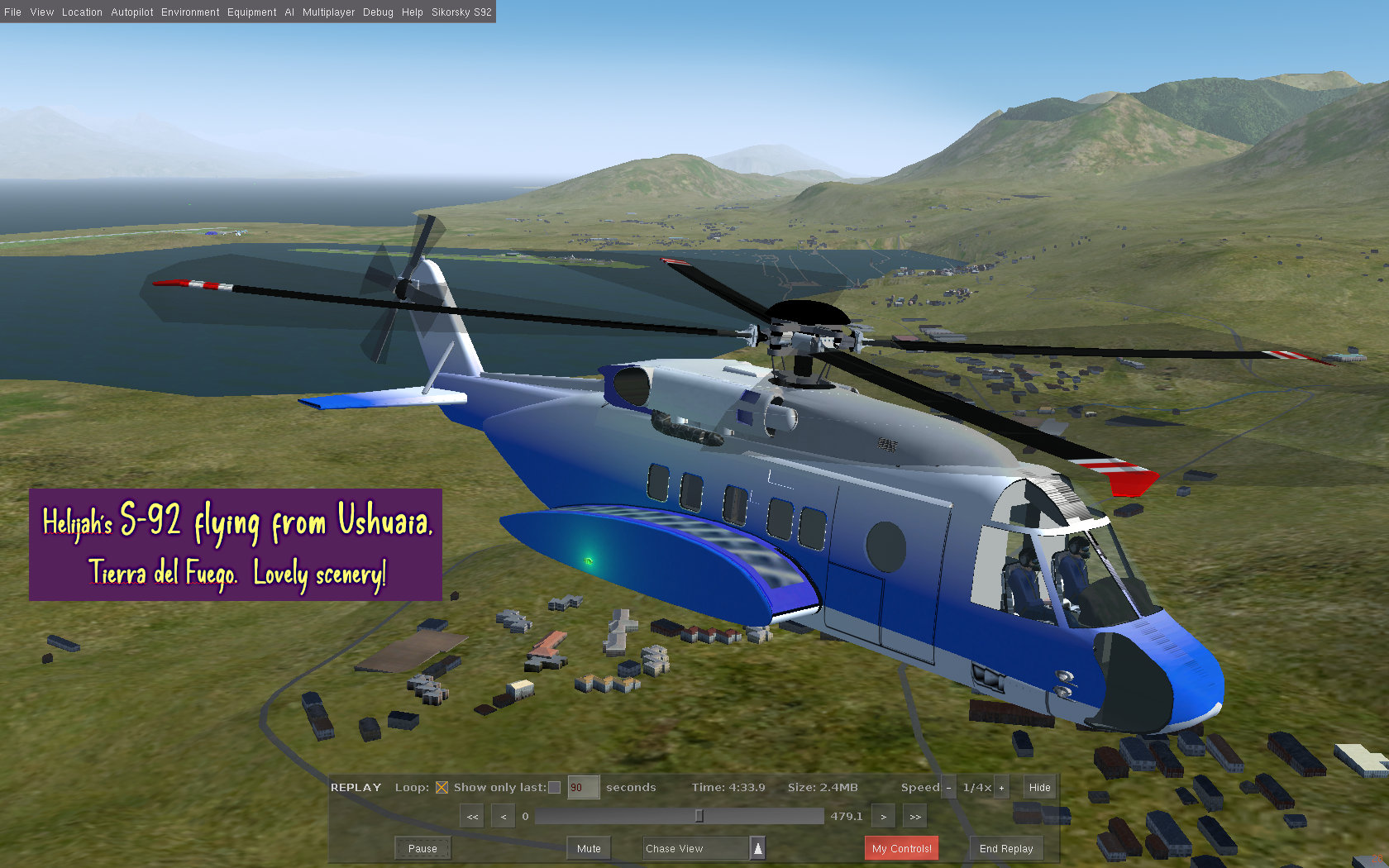
Task: Open the Environment menu
Action: click(x=190, y=12)
